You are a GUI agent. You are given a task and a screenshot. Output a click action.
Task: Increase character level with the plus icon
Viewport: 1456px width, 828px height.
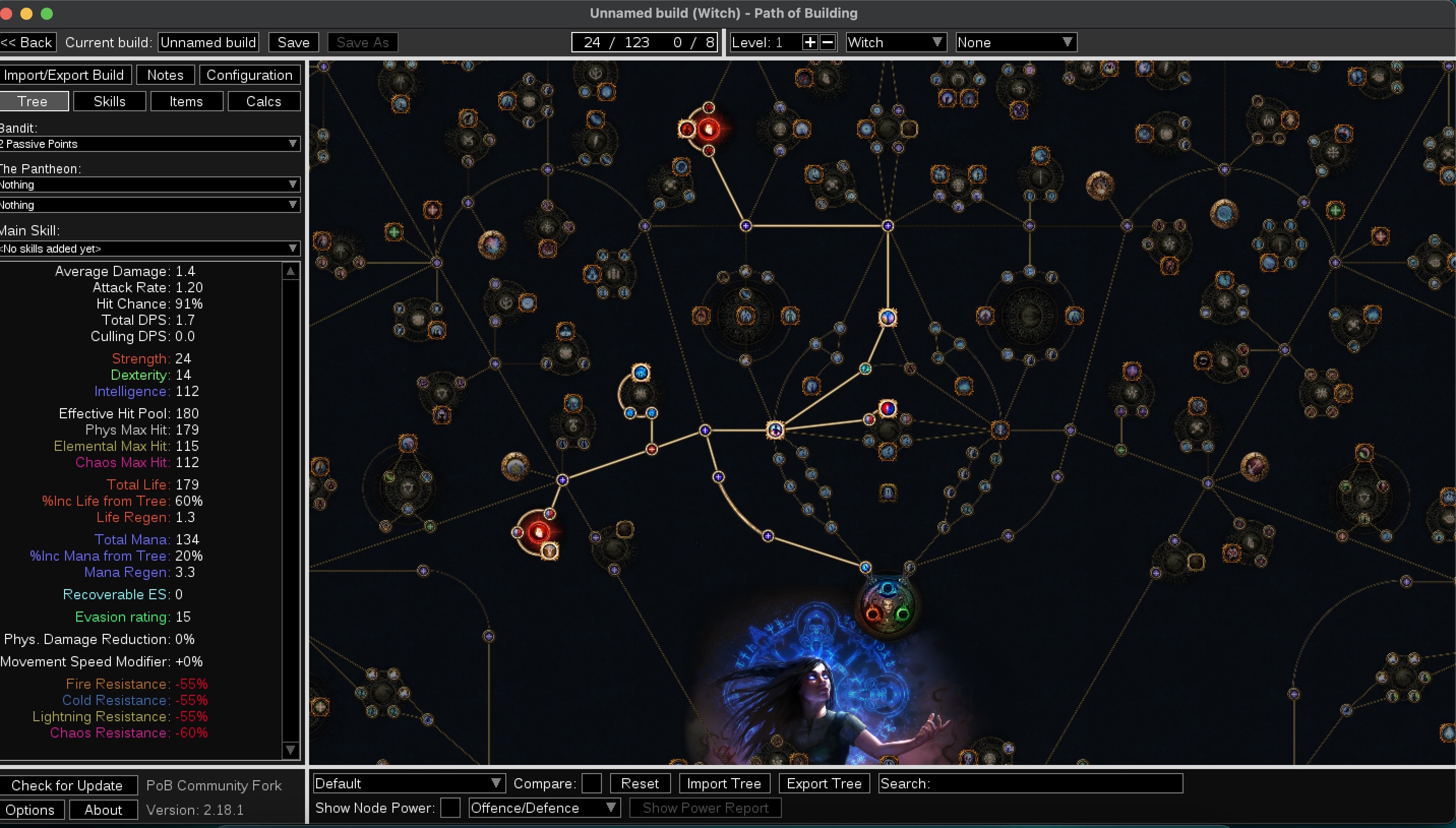(x=810, y=42)
